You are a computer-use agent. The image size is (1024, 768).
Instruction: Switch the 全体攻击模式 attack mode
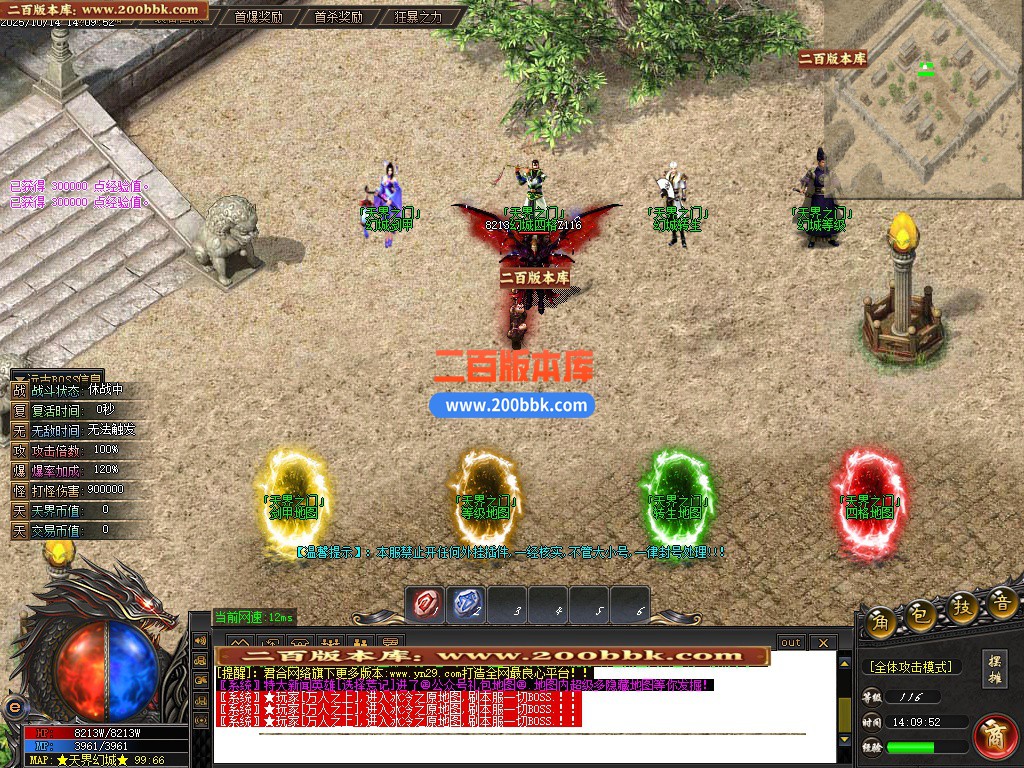910,666
